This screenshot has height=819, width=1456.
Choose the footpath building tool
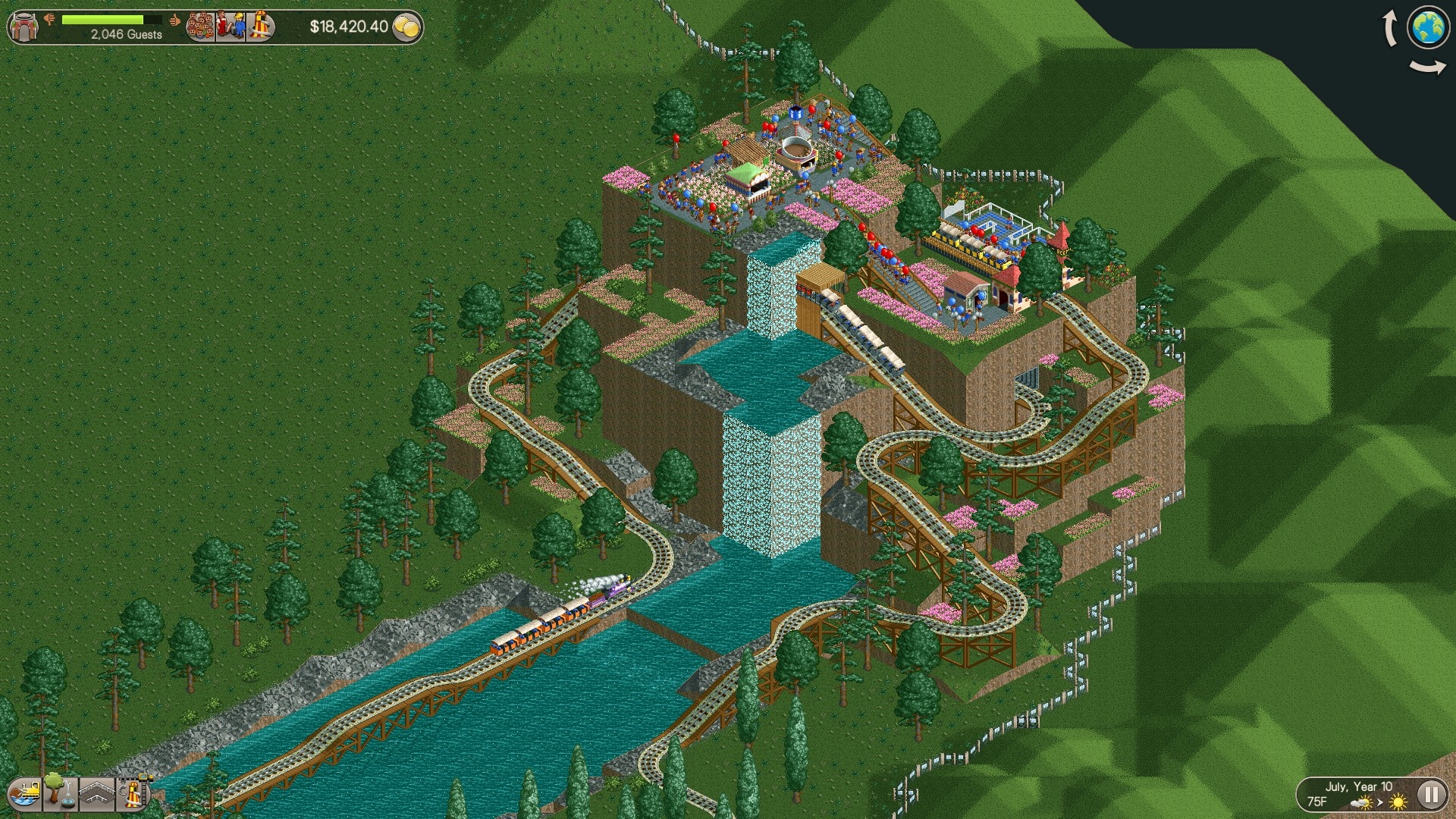pyautogui.click(x=96, y=794)
